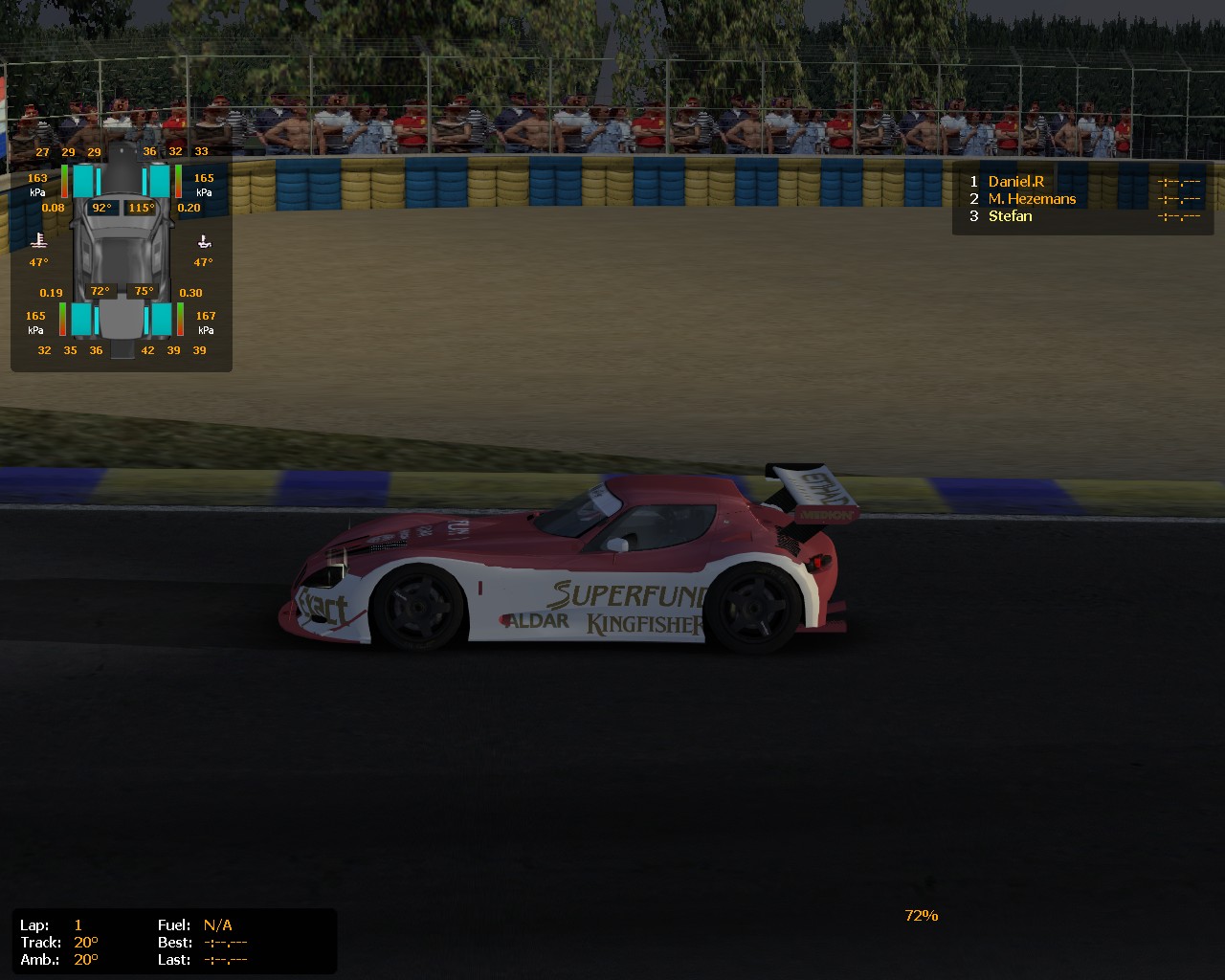Select Daniel.R in the standings list

pos(1015,182)
